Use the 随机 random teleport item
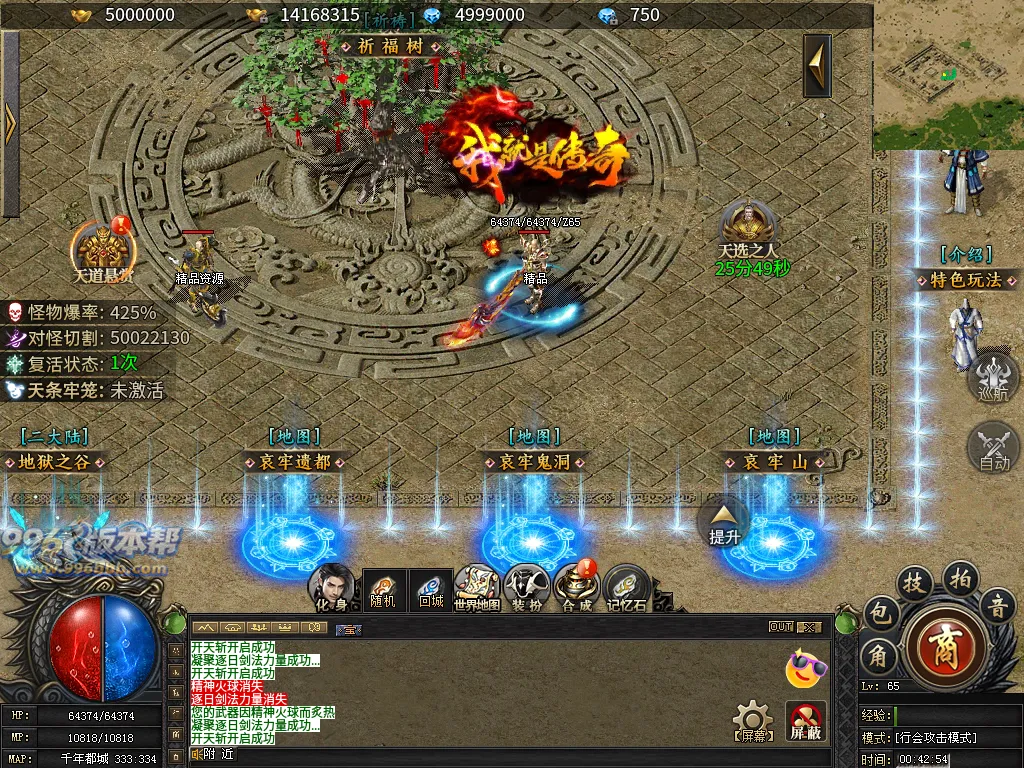 [x=382, y=586]
